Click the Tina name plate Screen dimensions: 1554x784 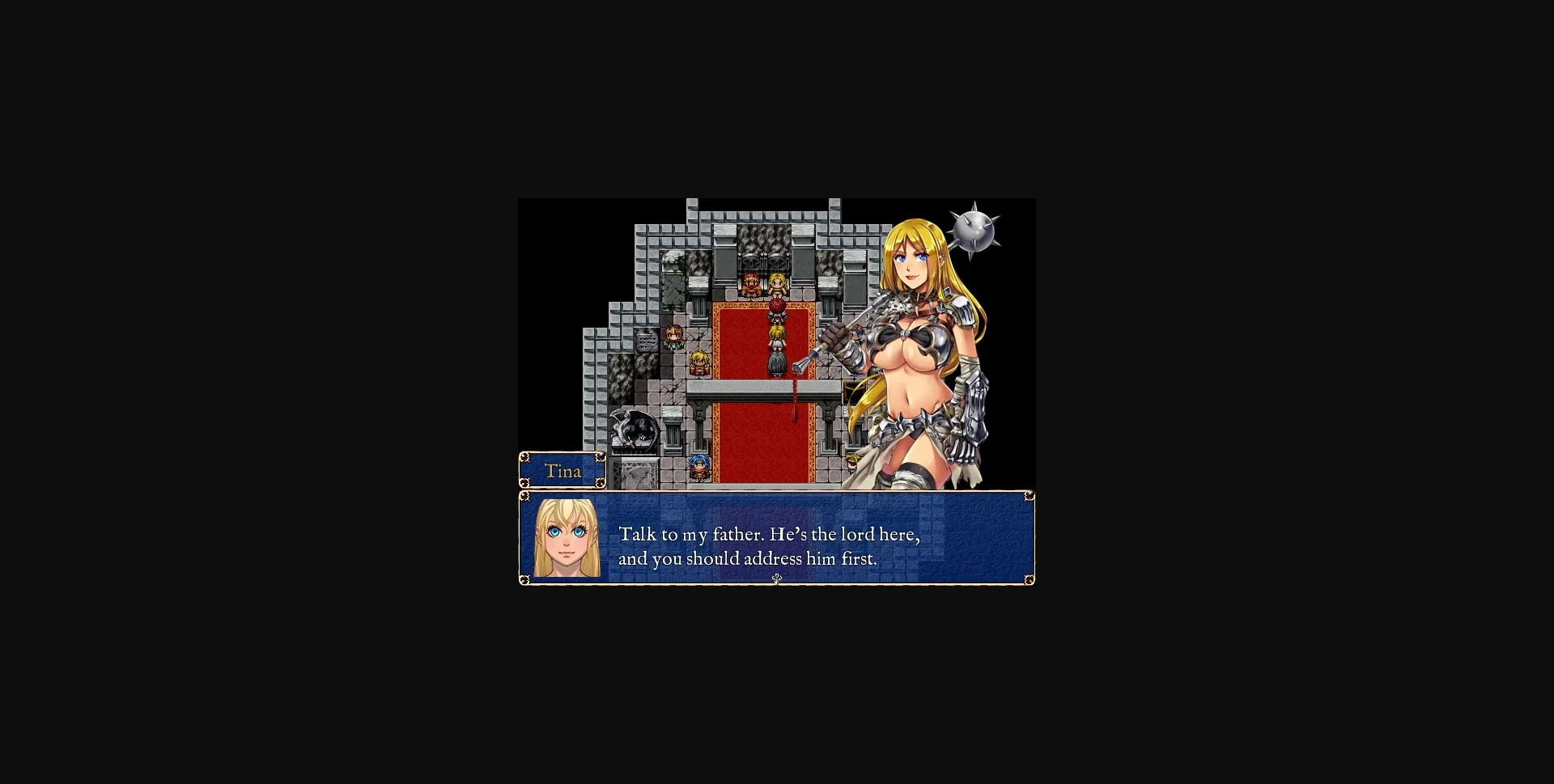[x=563, y=471]
